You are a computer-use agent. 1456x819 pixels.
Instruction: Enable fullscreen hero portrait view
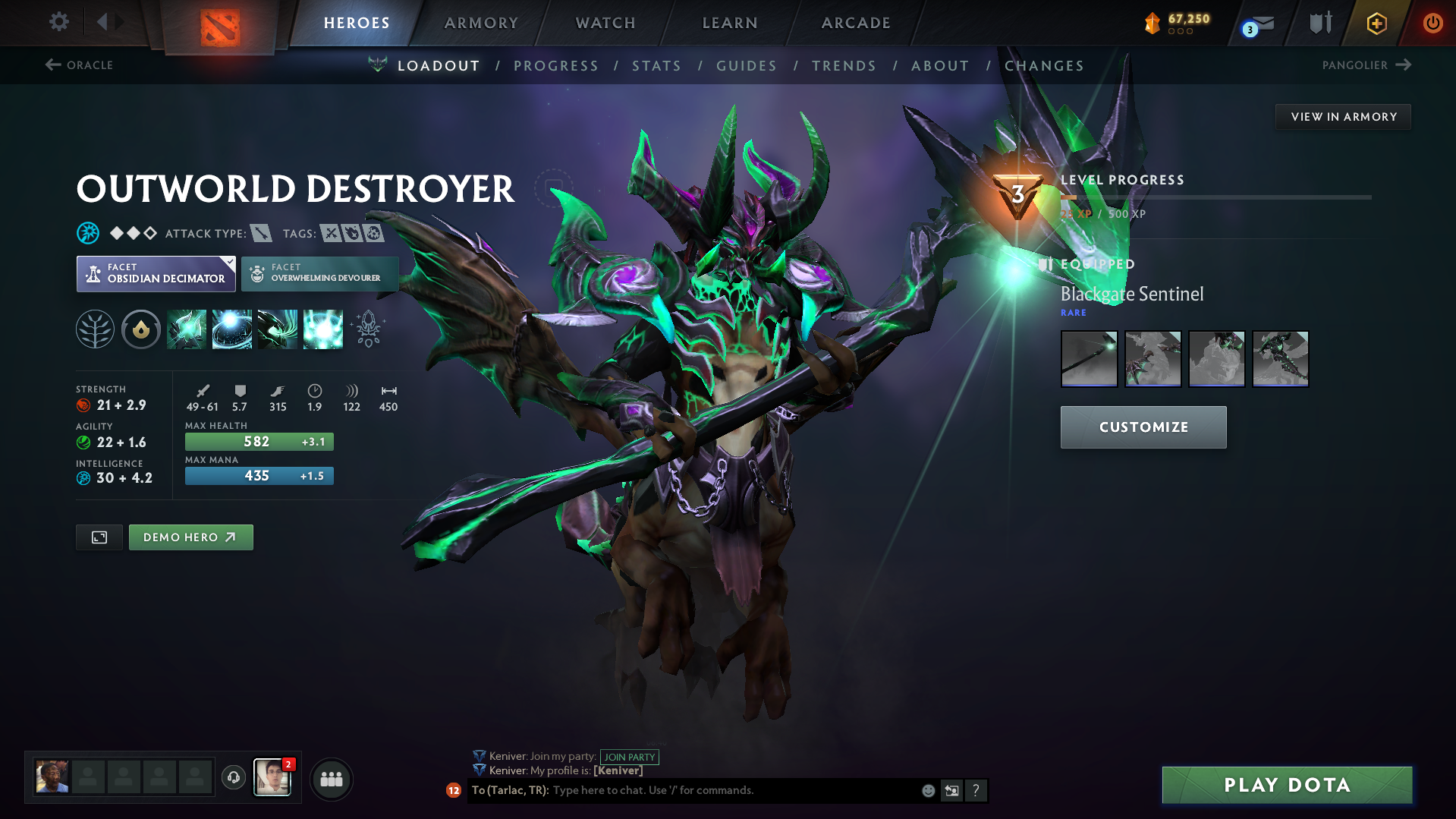(x=99, y=537)
